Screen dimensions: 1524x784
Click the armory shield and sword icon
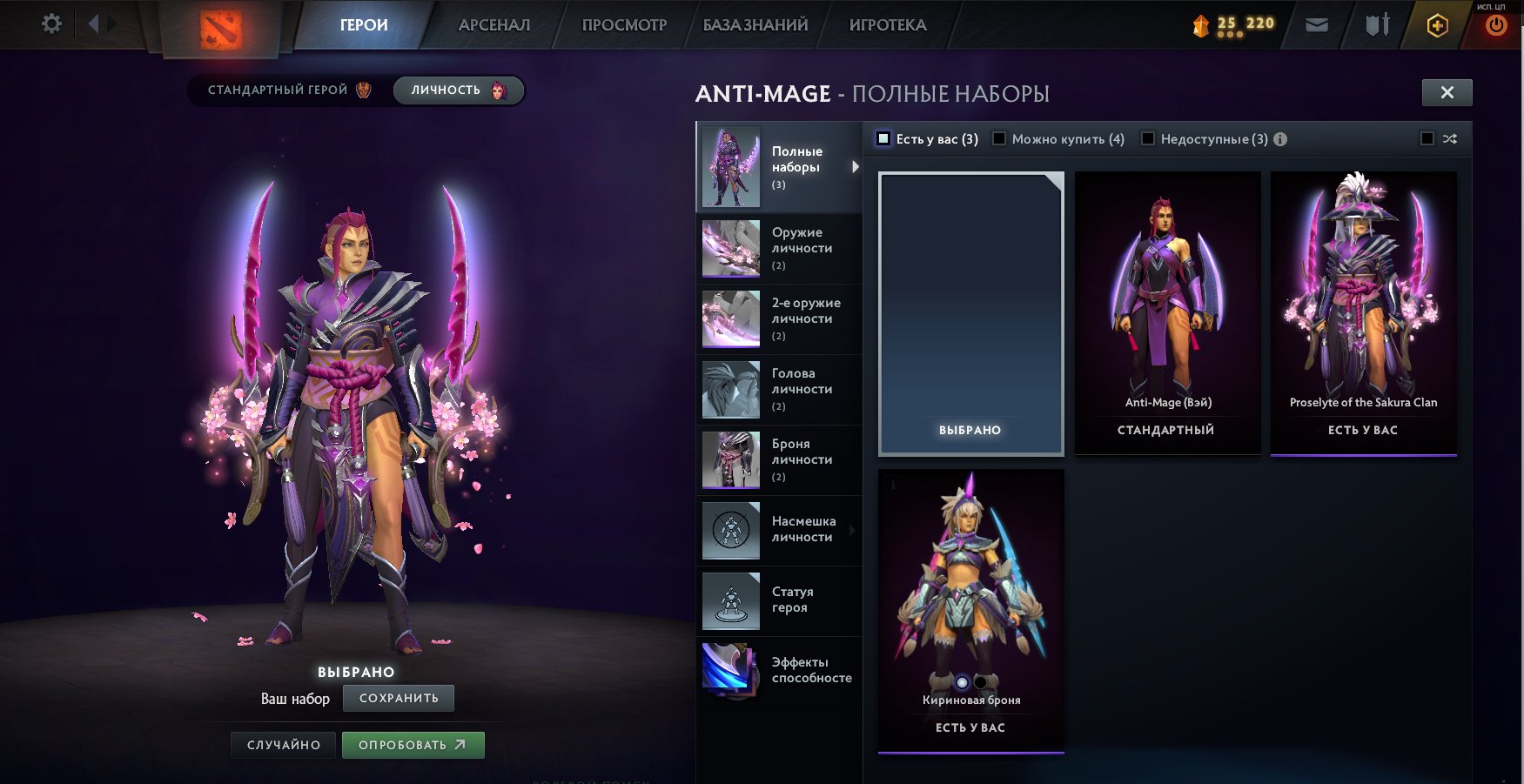(1378, 24)
